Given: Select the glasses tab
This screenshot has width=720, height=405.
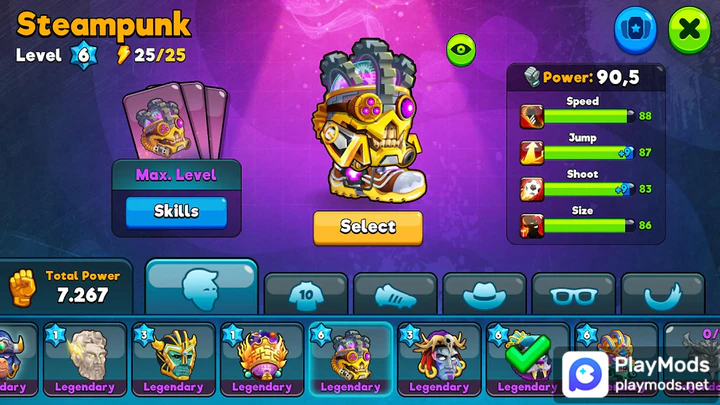Looking at the screenshot, I should 573,294.
